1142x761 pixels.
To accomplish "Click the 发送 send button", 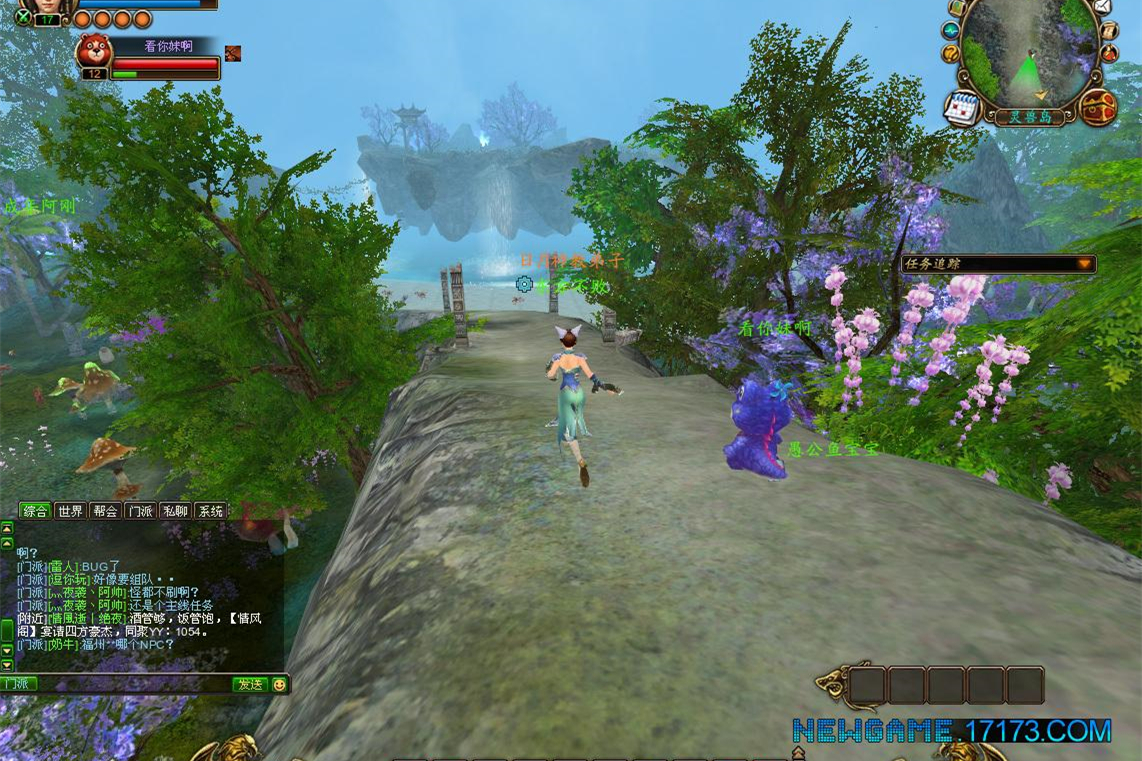I will point(249,685).
